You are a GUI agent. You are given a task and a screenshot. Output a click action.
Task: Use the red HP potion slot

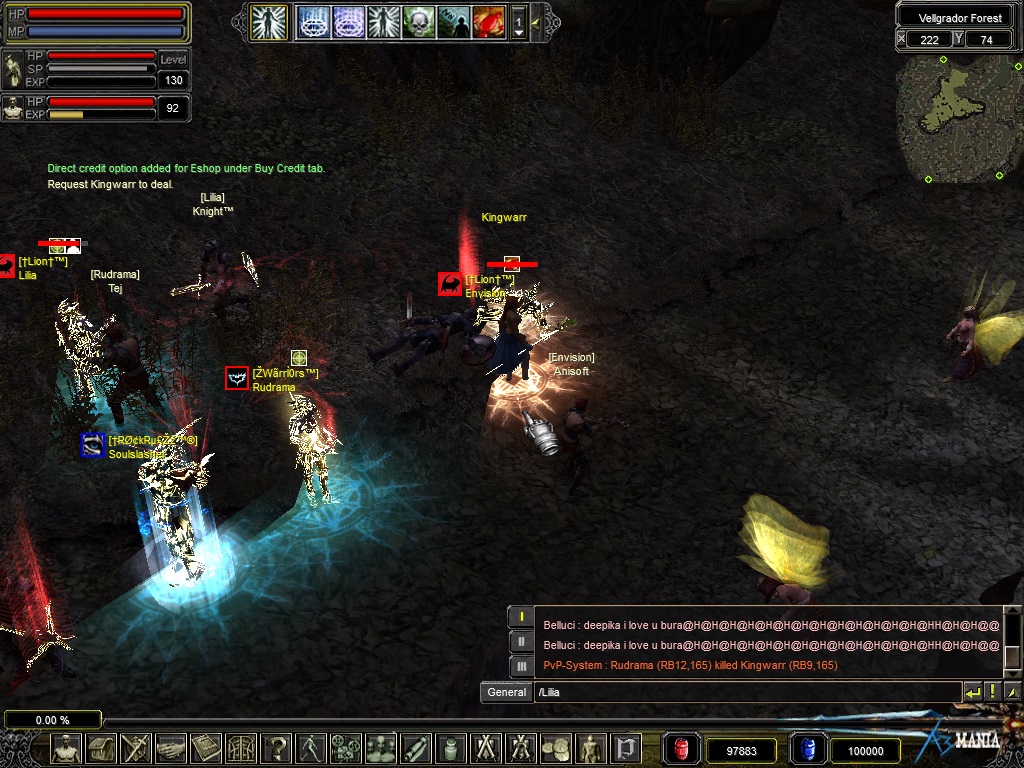[681, 749]
